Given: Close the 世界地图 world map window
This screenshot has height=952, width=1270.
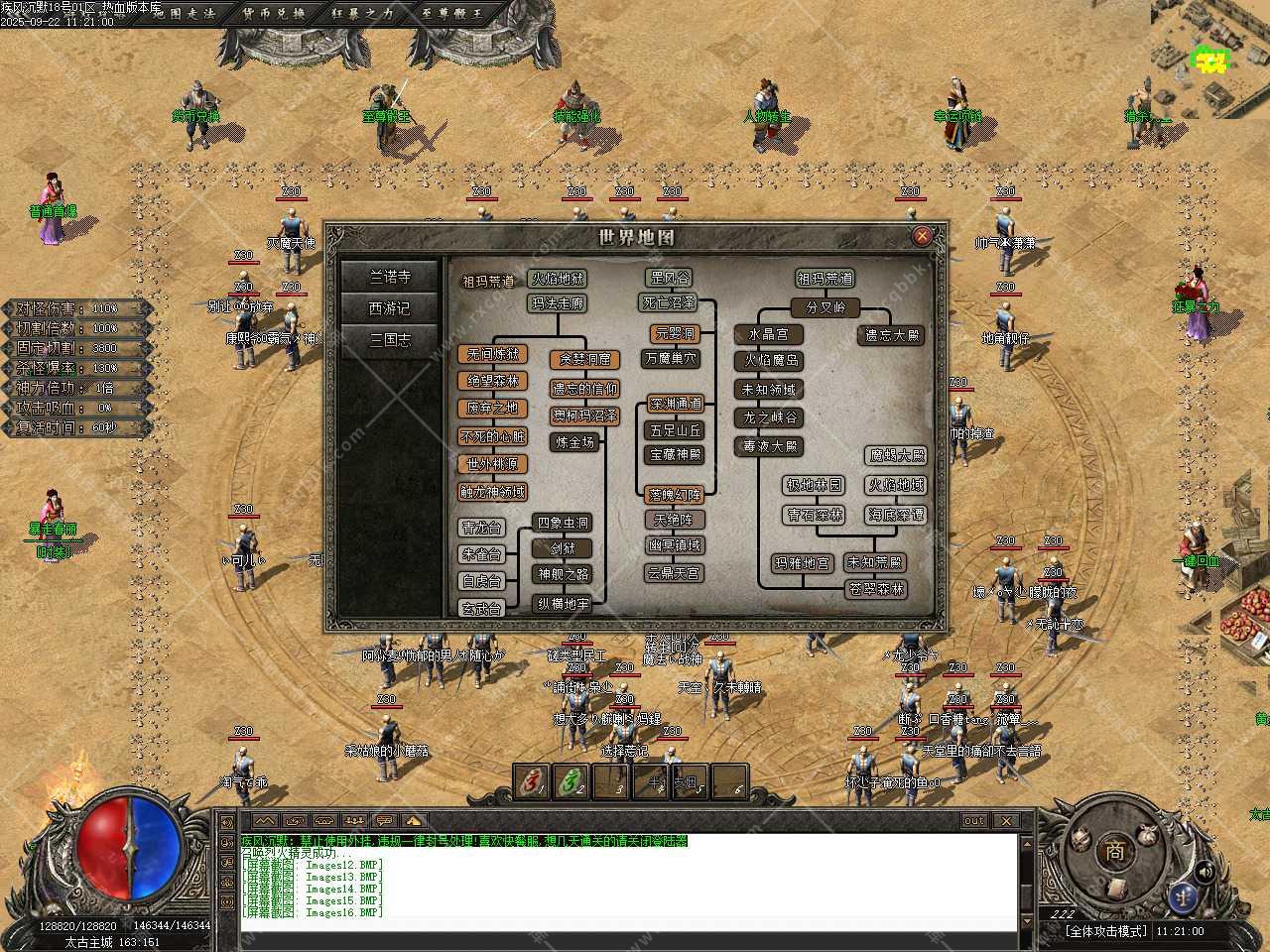Looking at the screenshot, I should coord(922,236).
